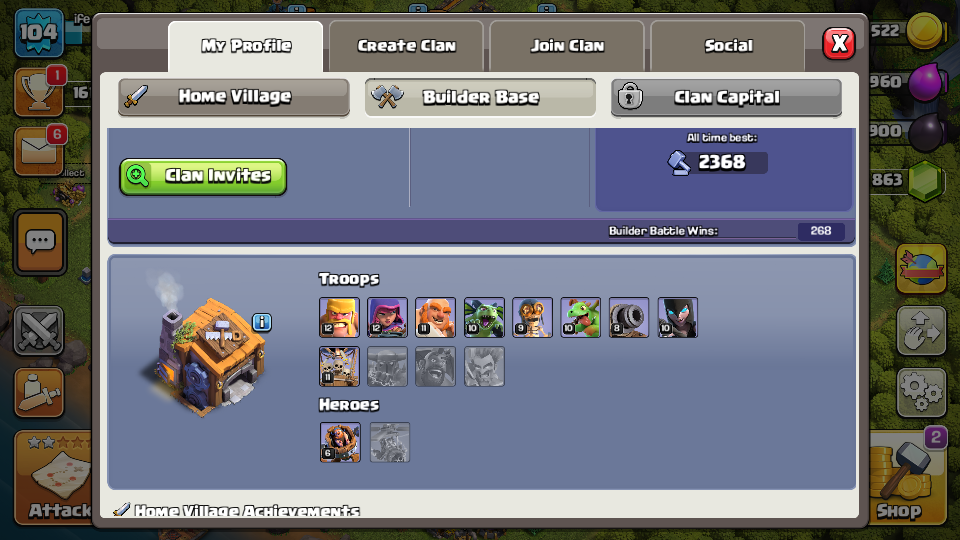960x540 pixels.
Task: Open the locked Clan Capital section
Action: [x=726, y=97]
